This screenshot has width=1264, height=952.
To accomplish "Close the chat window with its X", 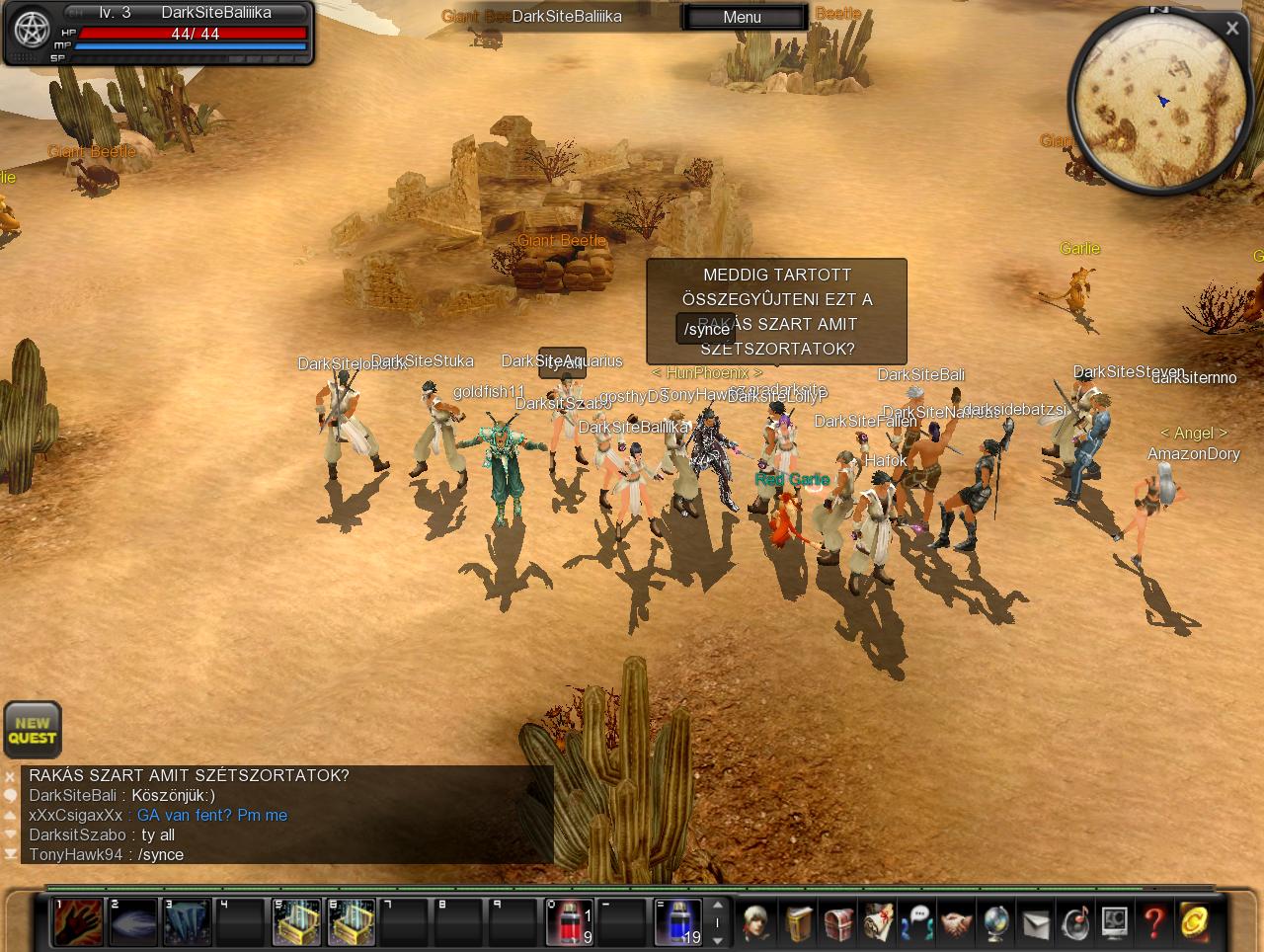I will (x=10, y=776).
